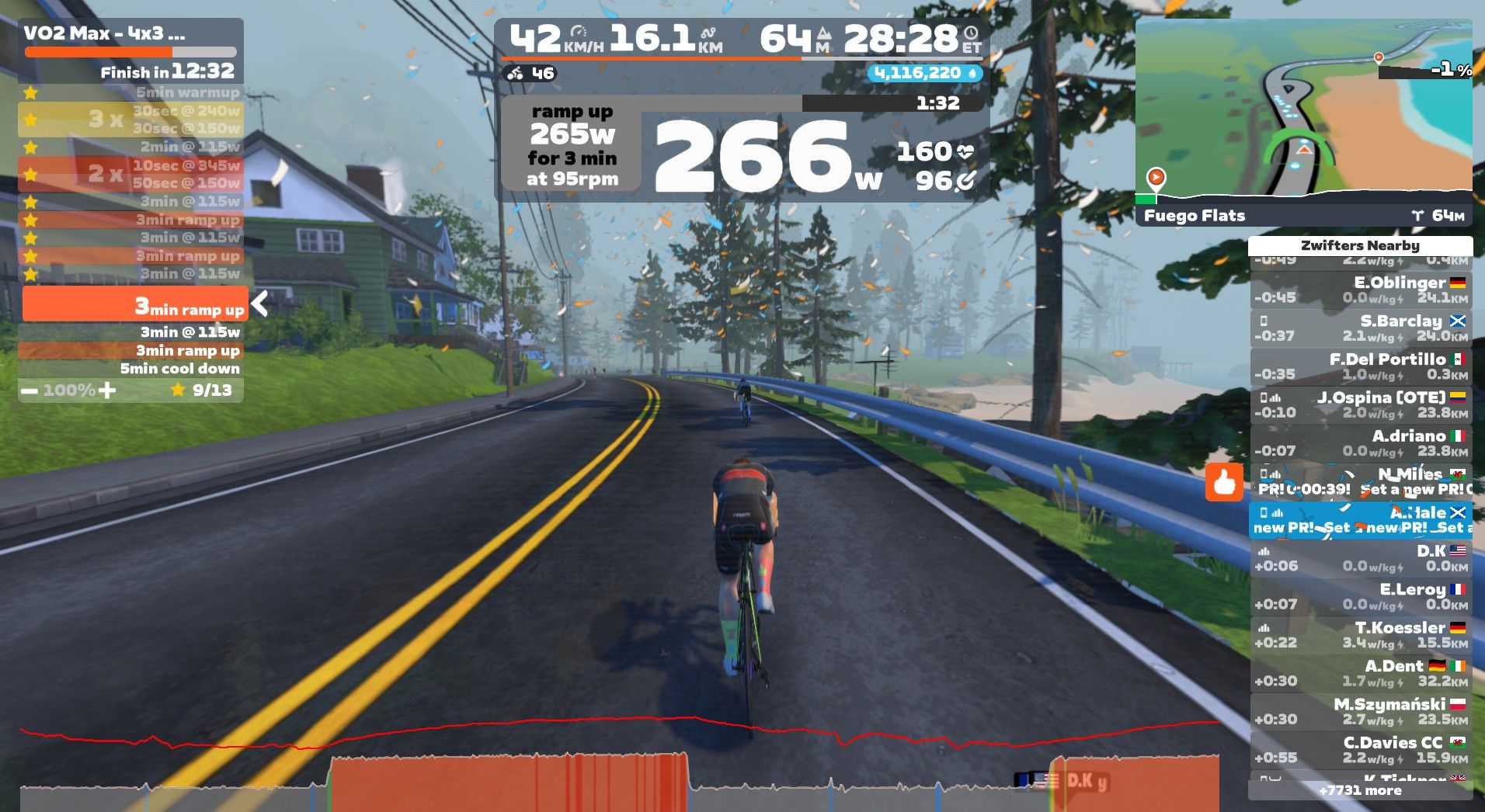Select E.Oblinger in Zwifters Nearby
Viewport: 1485px width, 812px height.
coord(1361,290)
